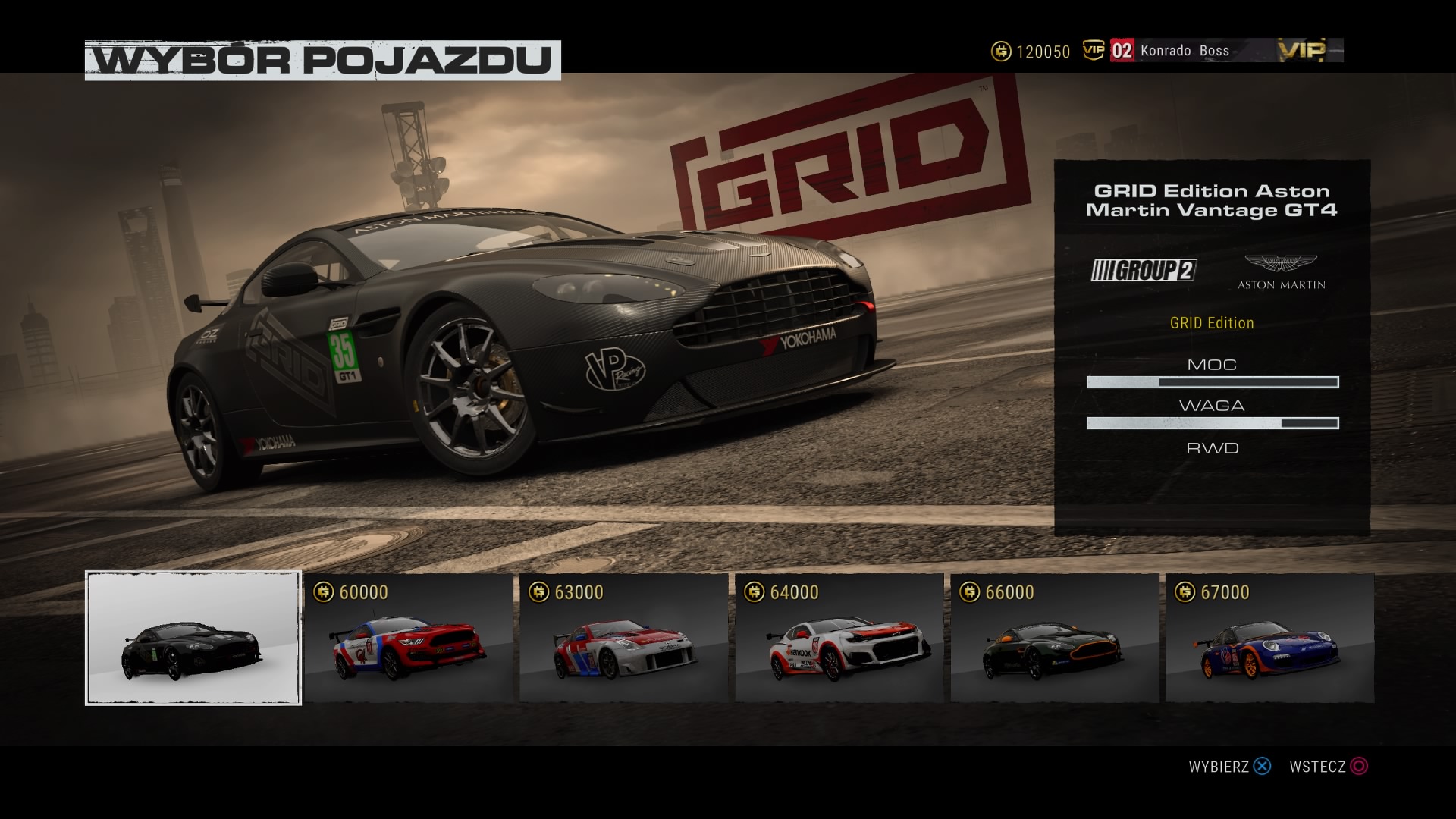
Task: Select the 67000 credit blue Porsche tile
Action: (x=1270, y=638)
